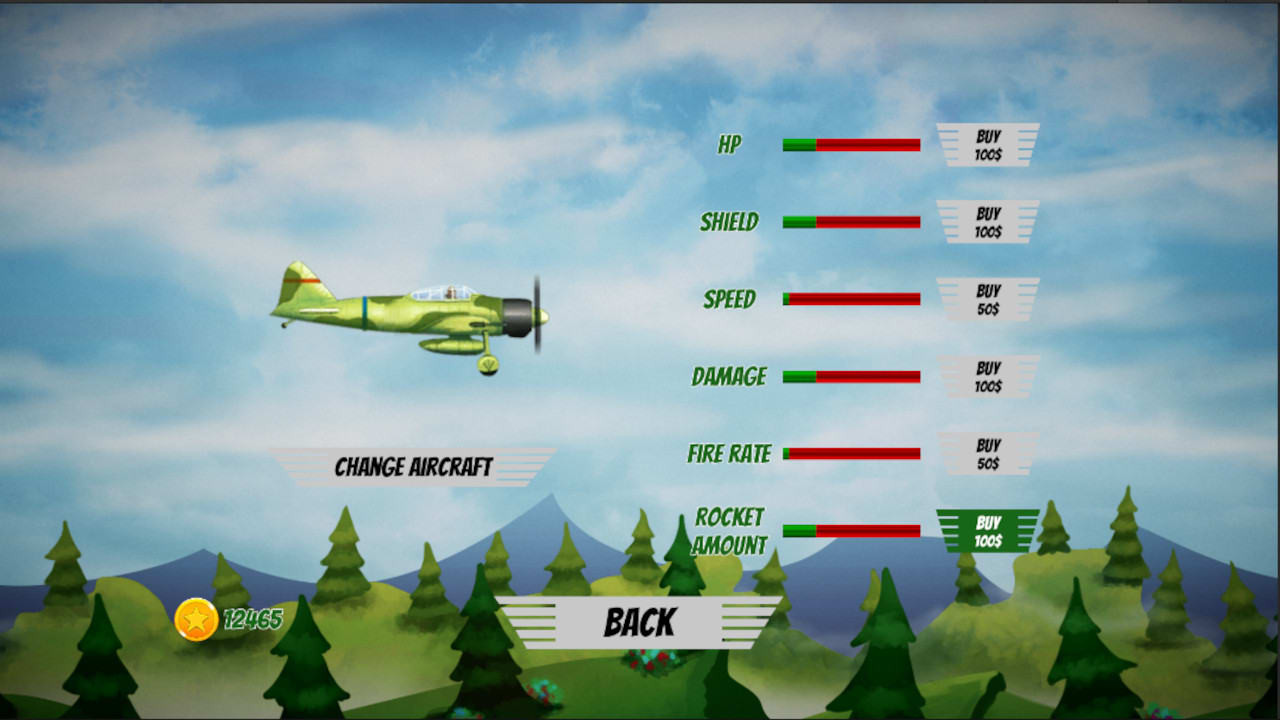
Task: Buy the ROCKET AMOUNT upgrade for 100$
Action: [x=988, y=530]
